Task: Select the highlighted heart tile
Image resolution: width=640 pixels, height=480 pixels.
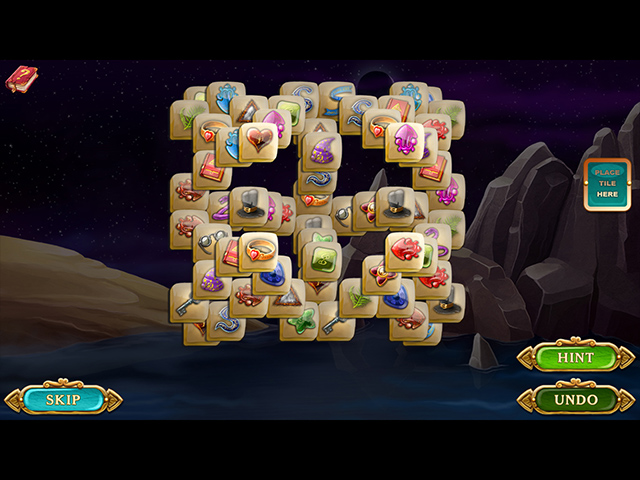Action: [258, 141]
